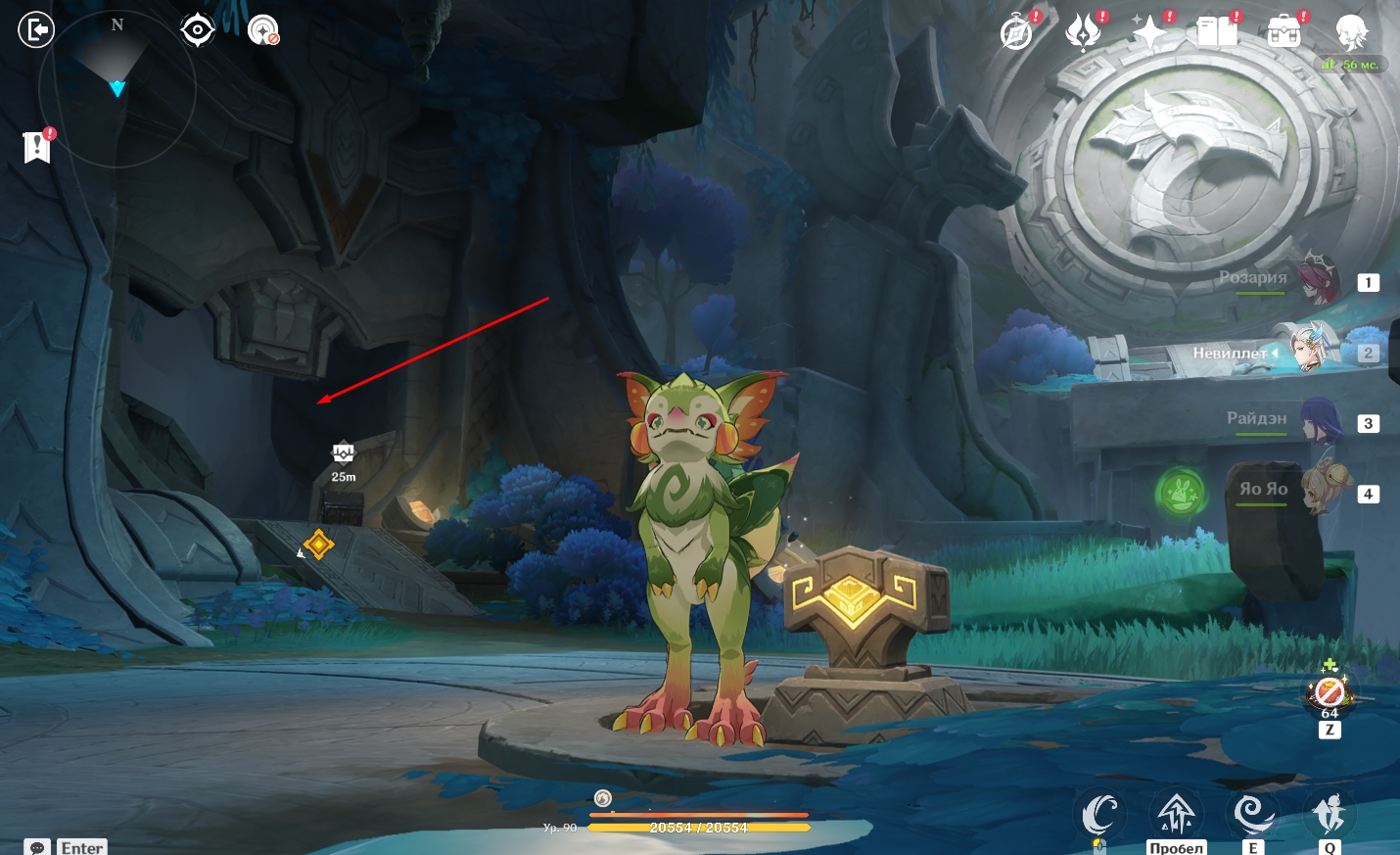The height and width of the screenshot is (855, 1400).
Task: Use the food dish quick-item with 64 count
Action: 1329,692
